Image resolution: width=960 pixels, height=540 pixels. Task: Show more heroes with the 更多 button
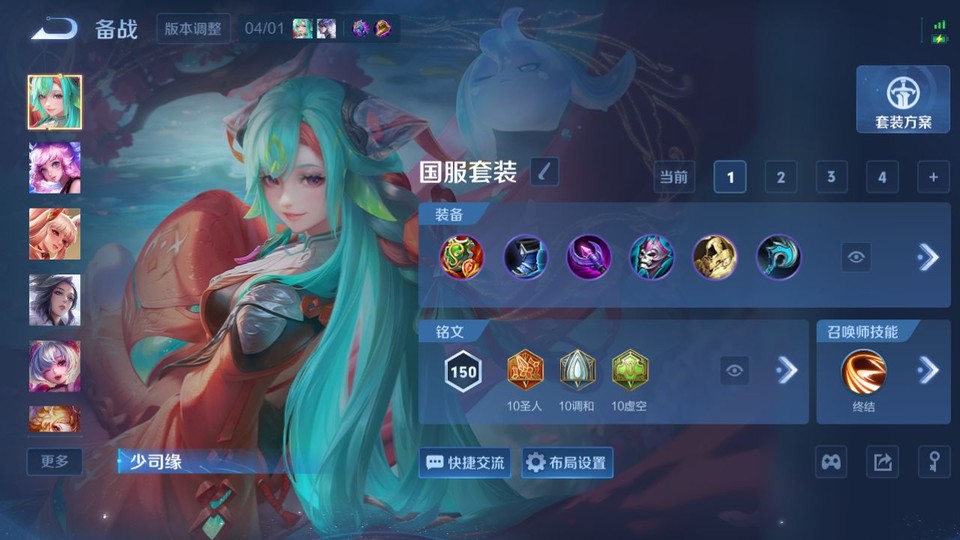55,461
